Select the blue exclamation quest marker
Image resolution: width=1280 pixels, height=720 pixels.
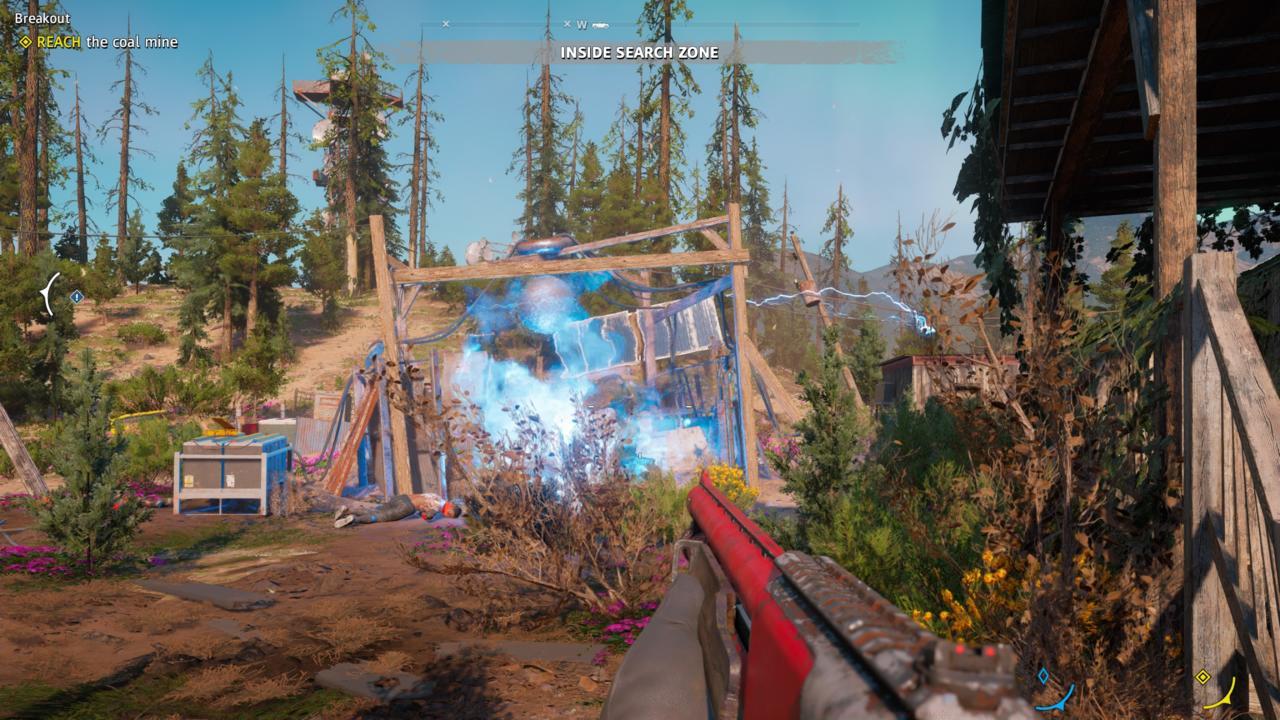click(78, 294)
